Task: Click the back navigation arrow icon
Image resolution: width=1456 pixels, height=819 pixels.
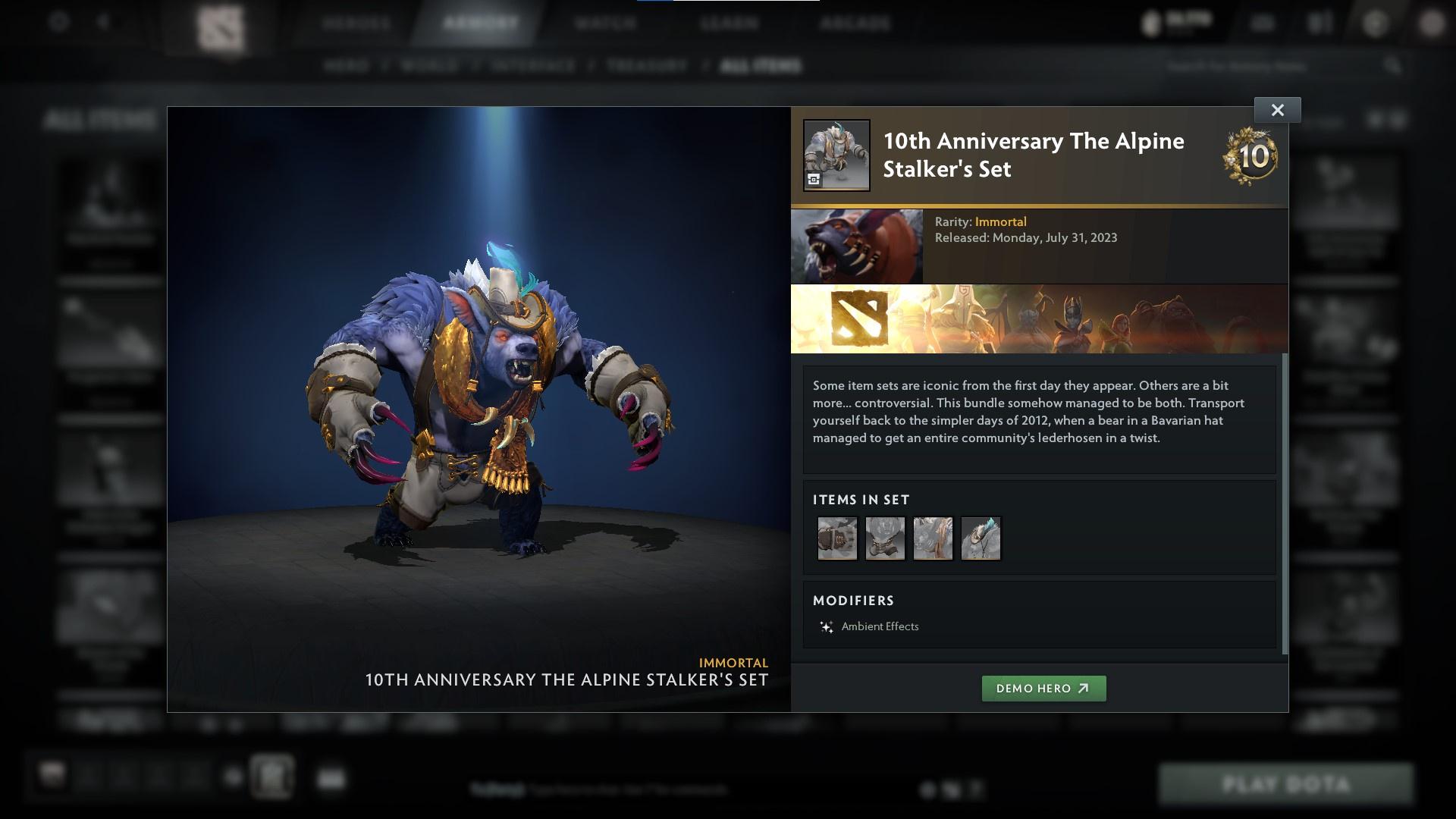Action: [102, 21]
